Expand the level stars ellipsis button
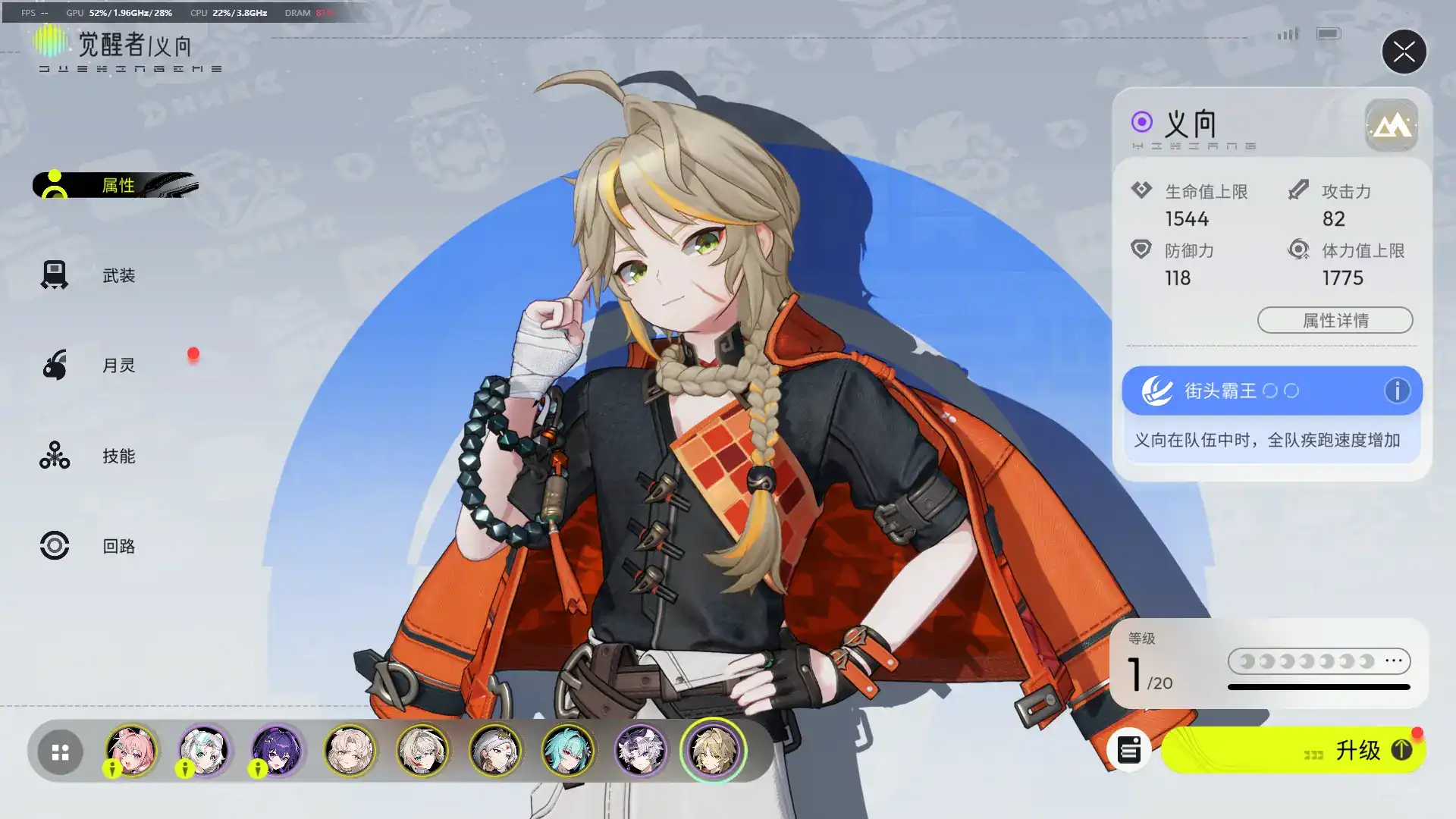Viewport: 1456px width, 819px height. coord(1394,661)
